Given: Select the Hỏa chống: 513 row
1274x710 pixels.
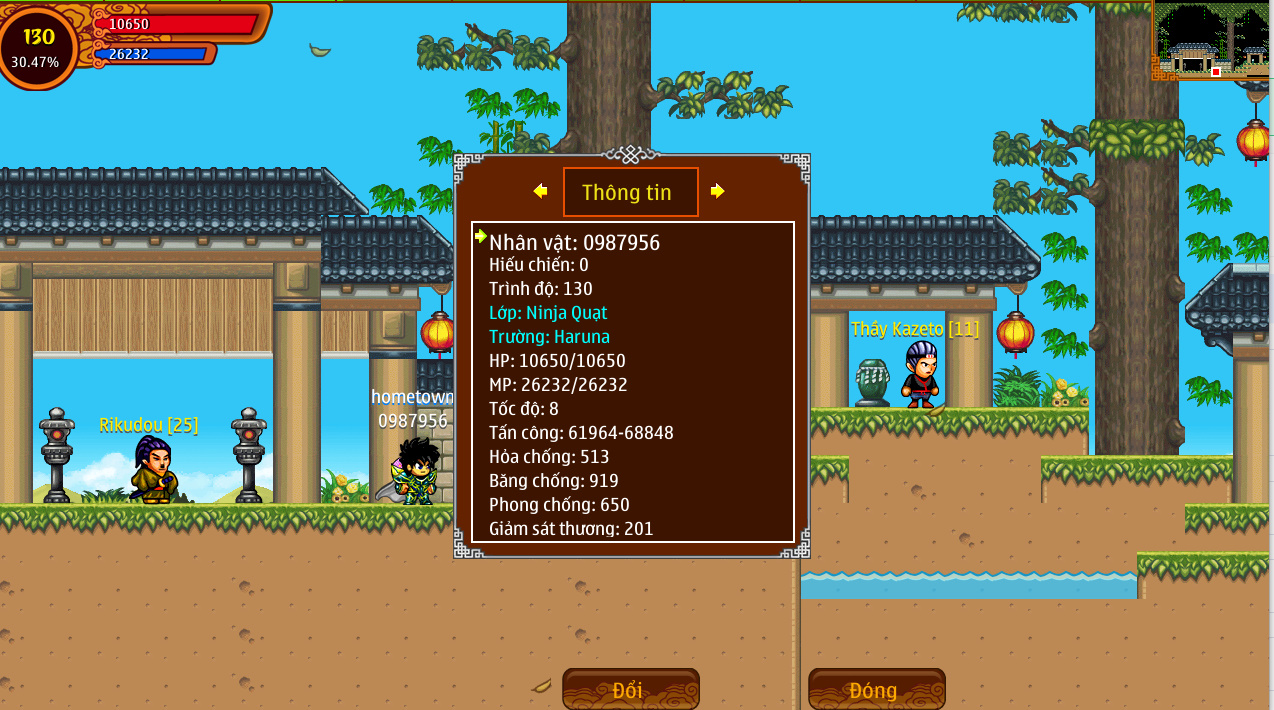Looking at the screenshot, I should point(549,457).
